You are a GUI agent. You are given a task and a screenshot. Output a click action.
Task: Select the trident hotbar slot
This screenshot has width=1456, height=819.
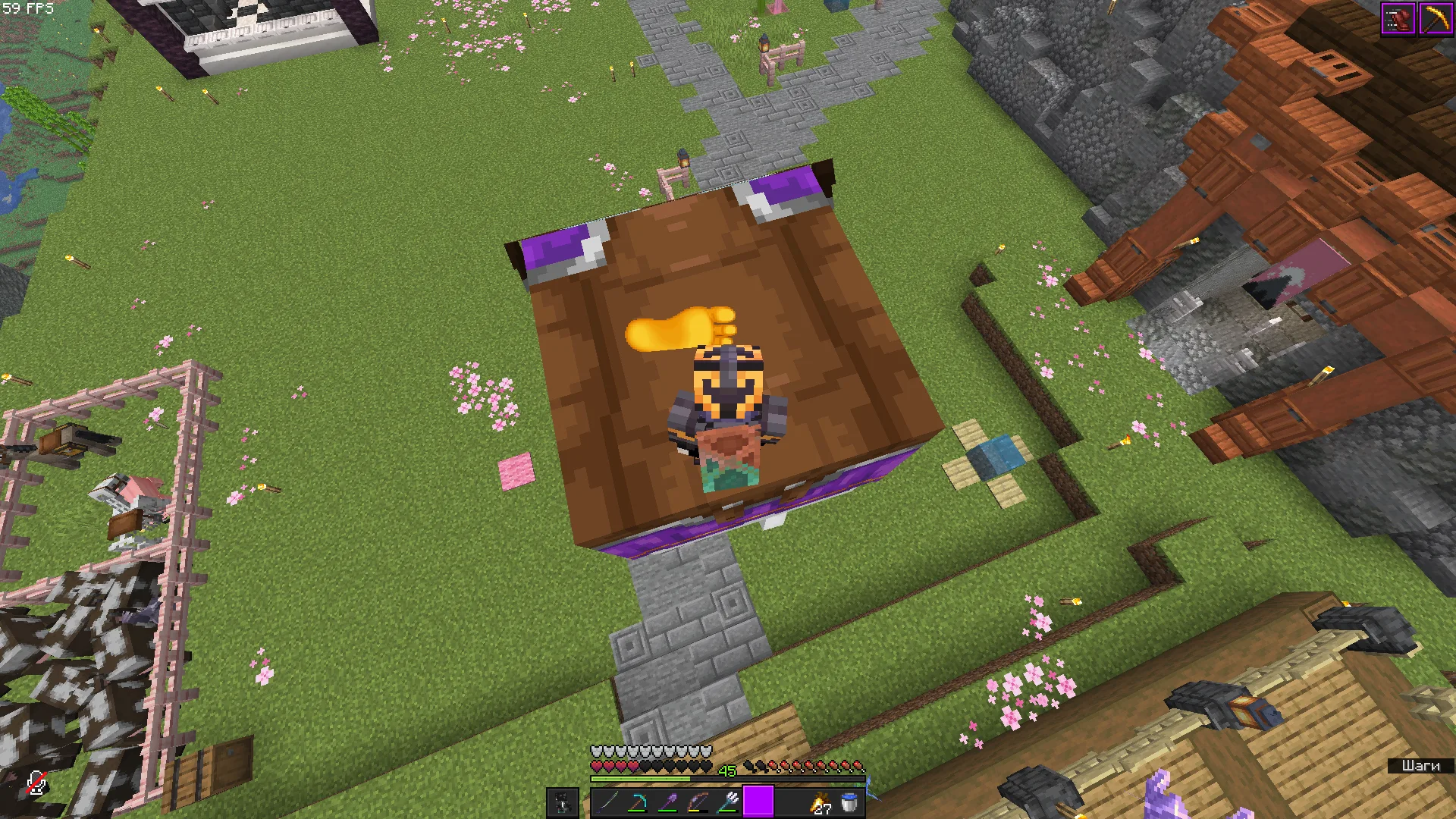[x=728, y=802]
